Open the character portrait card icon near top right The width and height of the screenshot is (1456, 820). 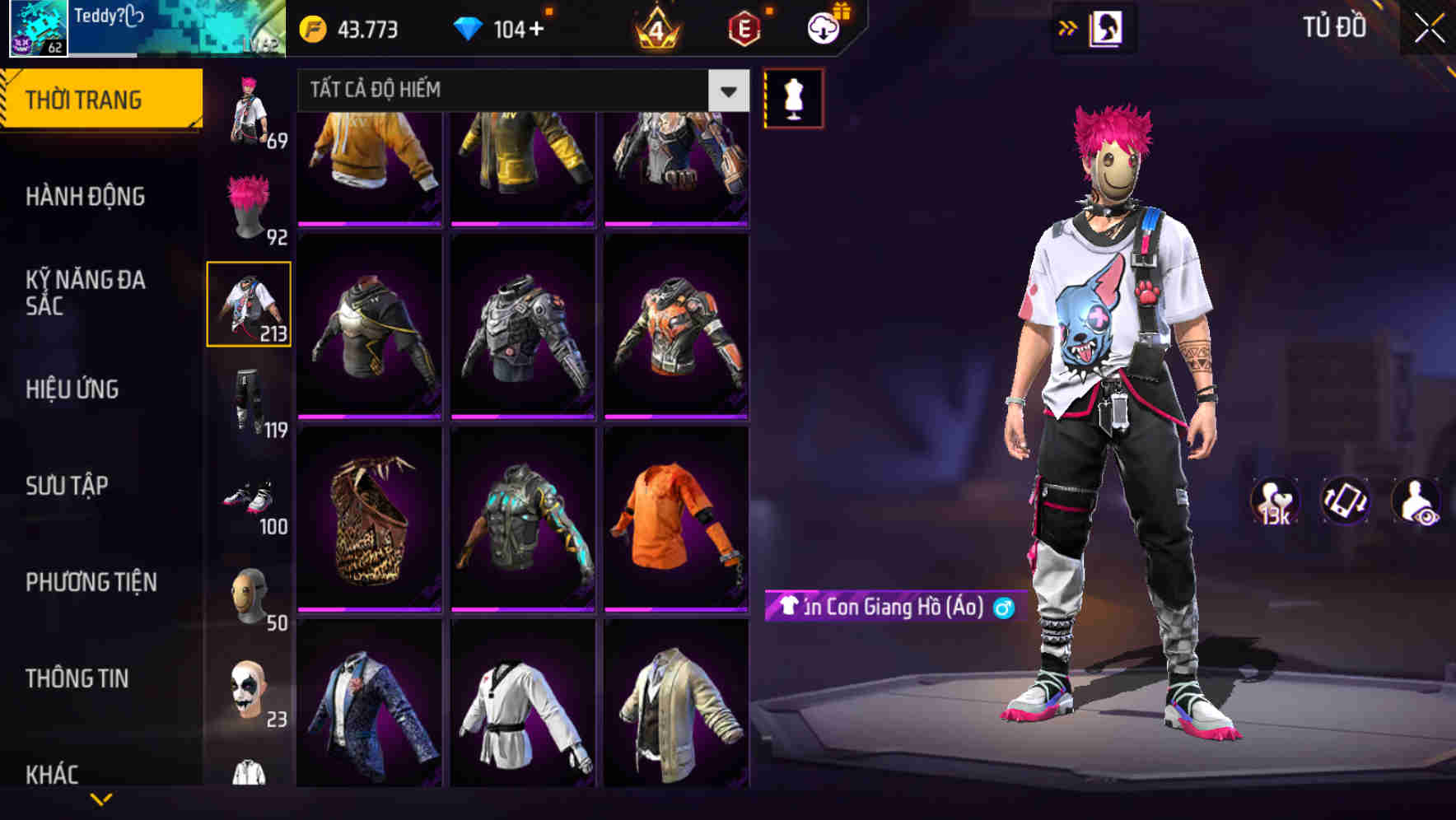coord(1108,28)
